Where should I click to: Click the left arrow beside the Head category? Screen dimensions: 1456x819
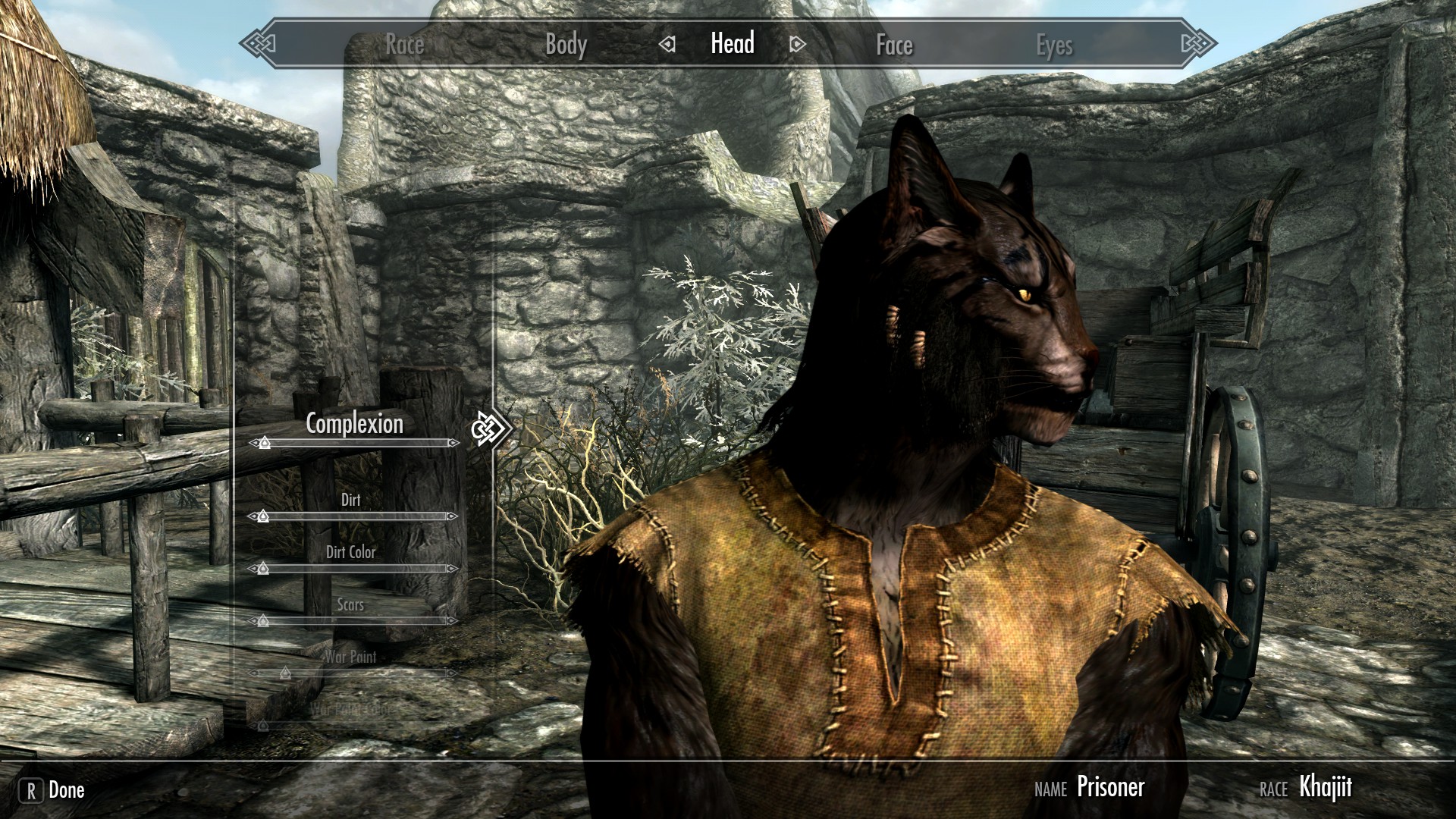click(x=667, y=45)
